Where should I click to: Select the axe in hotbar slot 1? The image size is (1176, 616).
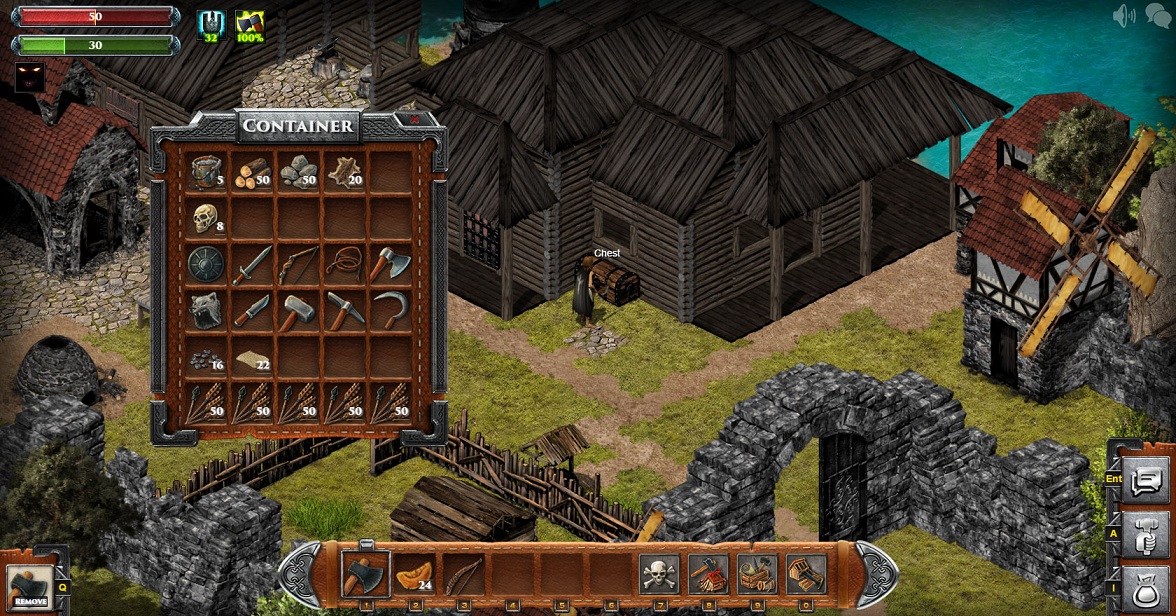pyautogui.click(x=365, y=574)
